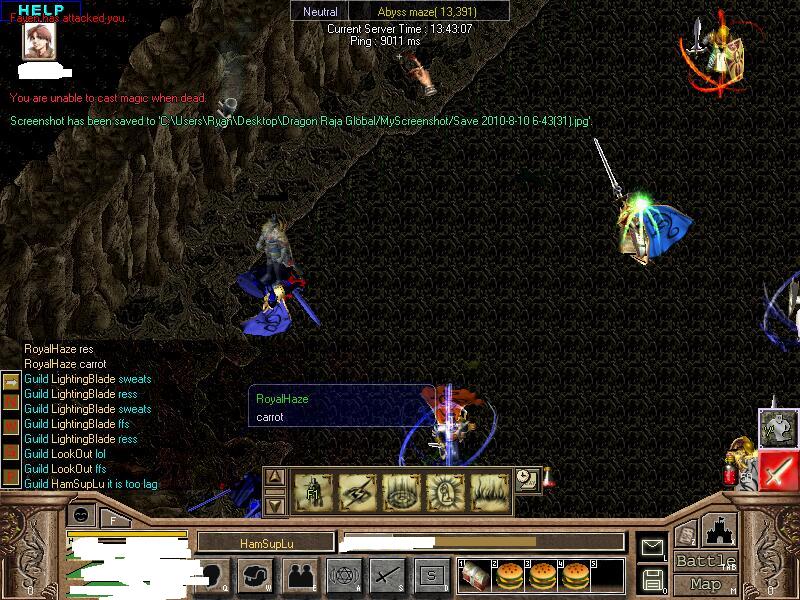Activate the lightning bolt skill
The height and width of the screenshot is (600, 800).
point(358,492)
